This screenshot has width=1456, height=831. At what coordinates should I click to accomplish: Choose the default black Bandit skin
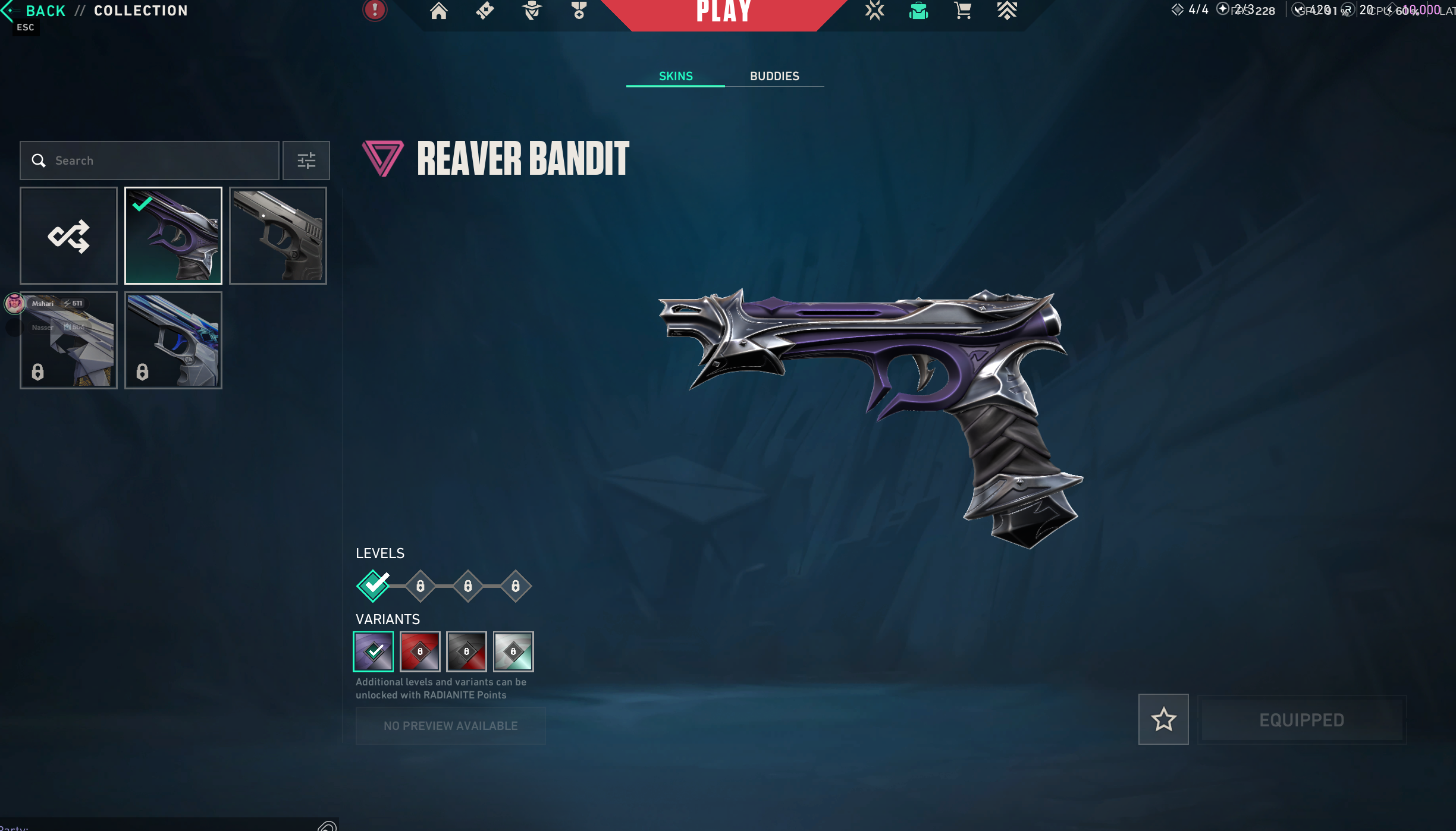pyautogui.click(x=278, y=235)
